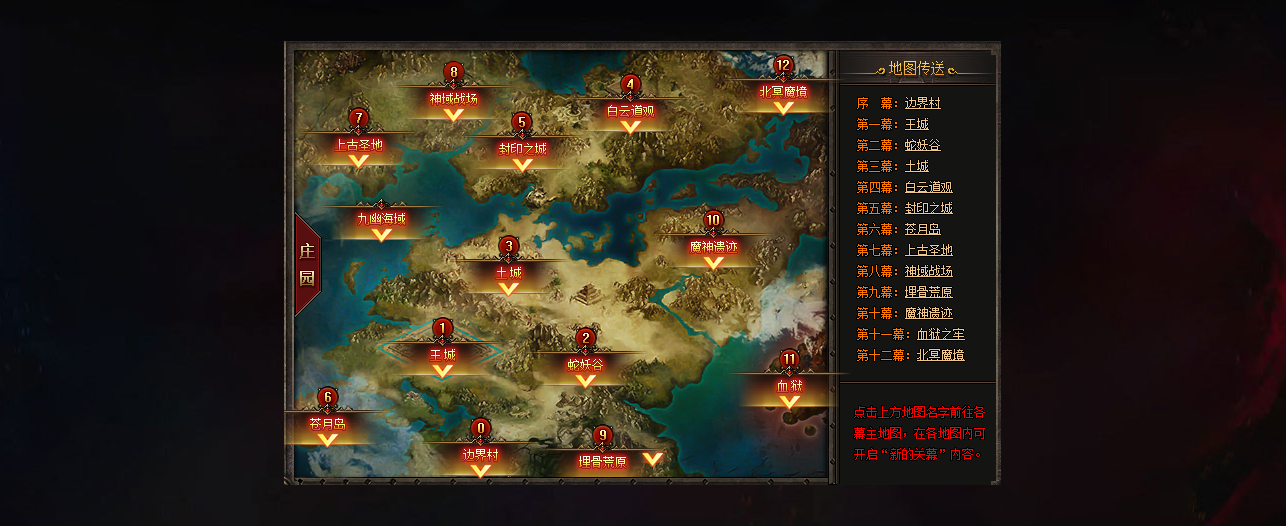This screenshot has width=1286, height=526.
Task: Choose map marker number 7, 上古圣地
Action: point(359,145)
